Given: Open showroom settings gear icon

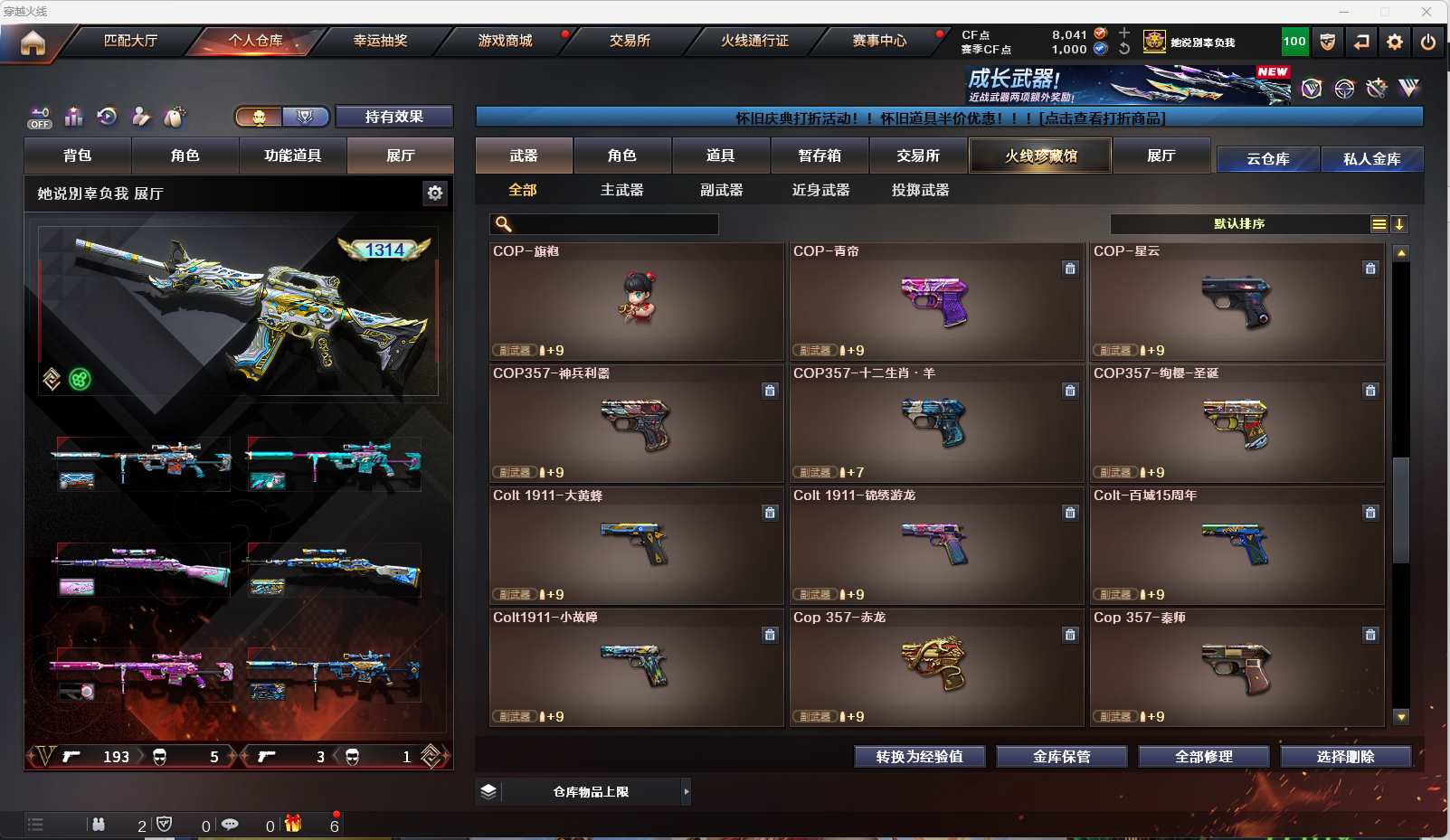Looking at the screenshot, I should (x=435, y=193).
